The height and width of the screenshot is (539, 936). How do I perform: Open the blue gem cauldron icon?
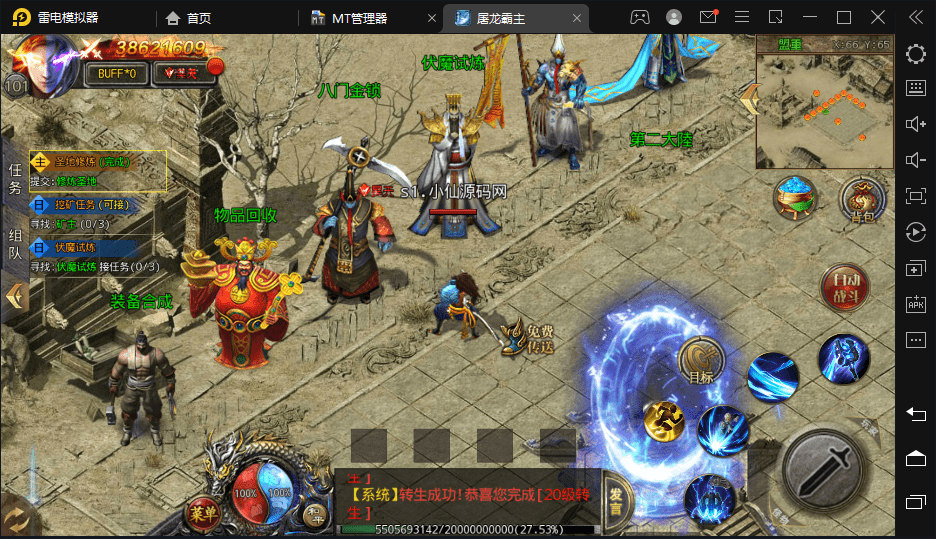click(x=796, y=199)
